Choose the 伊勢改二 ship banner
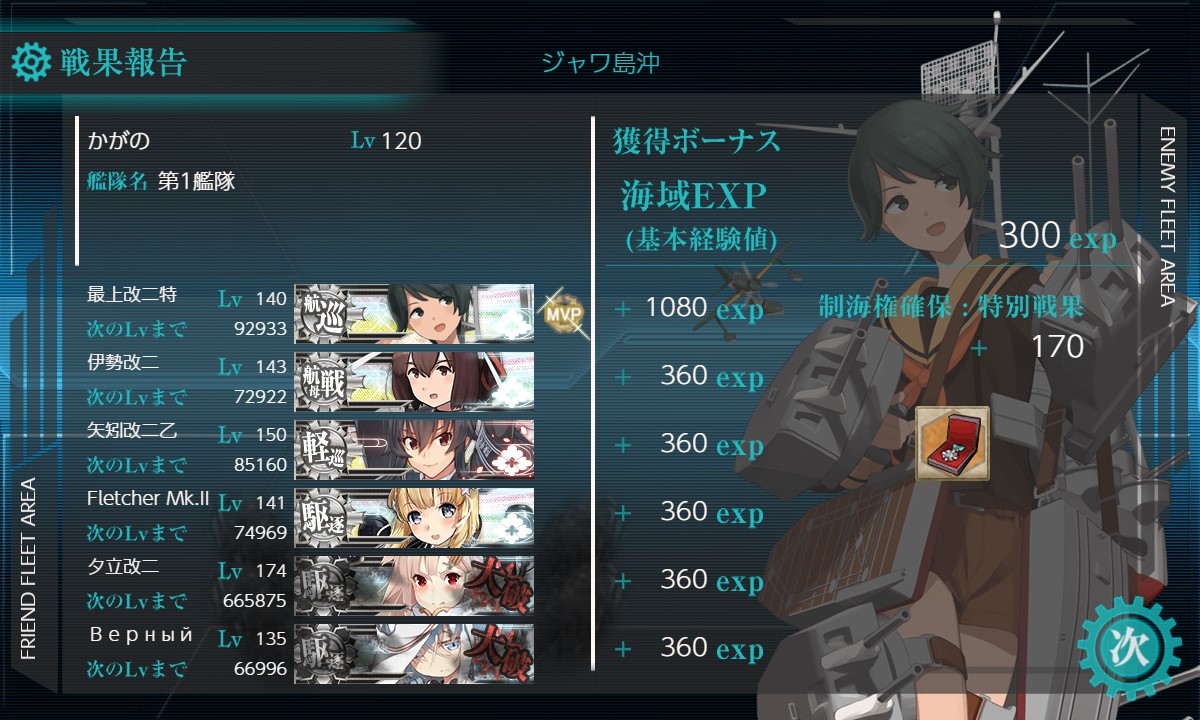The image size is (1200, 720). pos(414,381)
